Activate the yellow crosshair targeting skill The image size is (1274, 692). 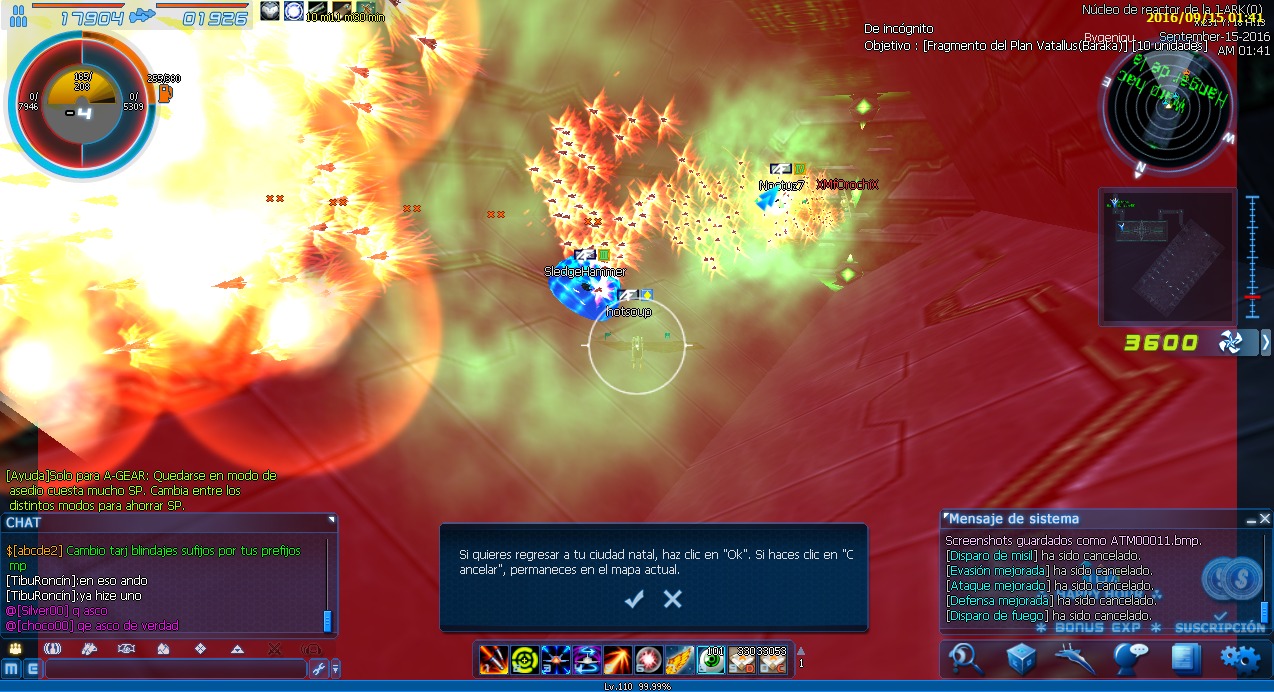pyautogui.click(x=524, y=659)
